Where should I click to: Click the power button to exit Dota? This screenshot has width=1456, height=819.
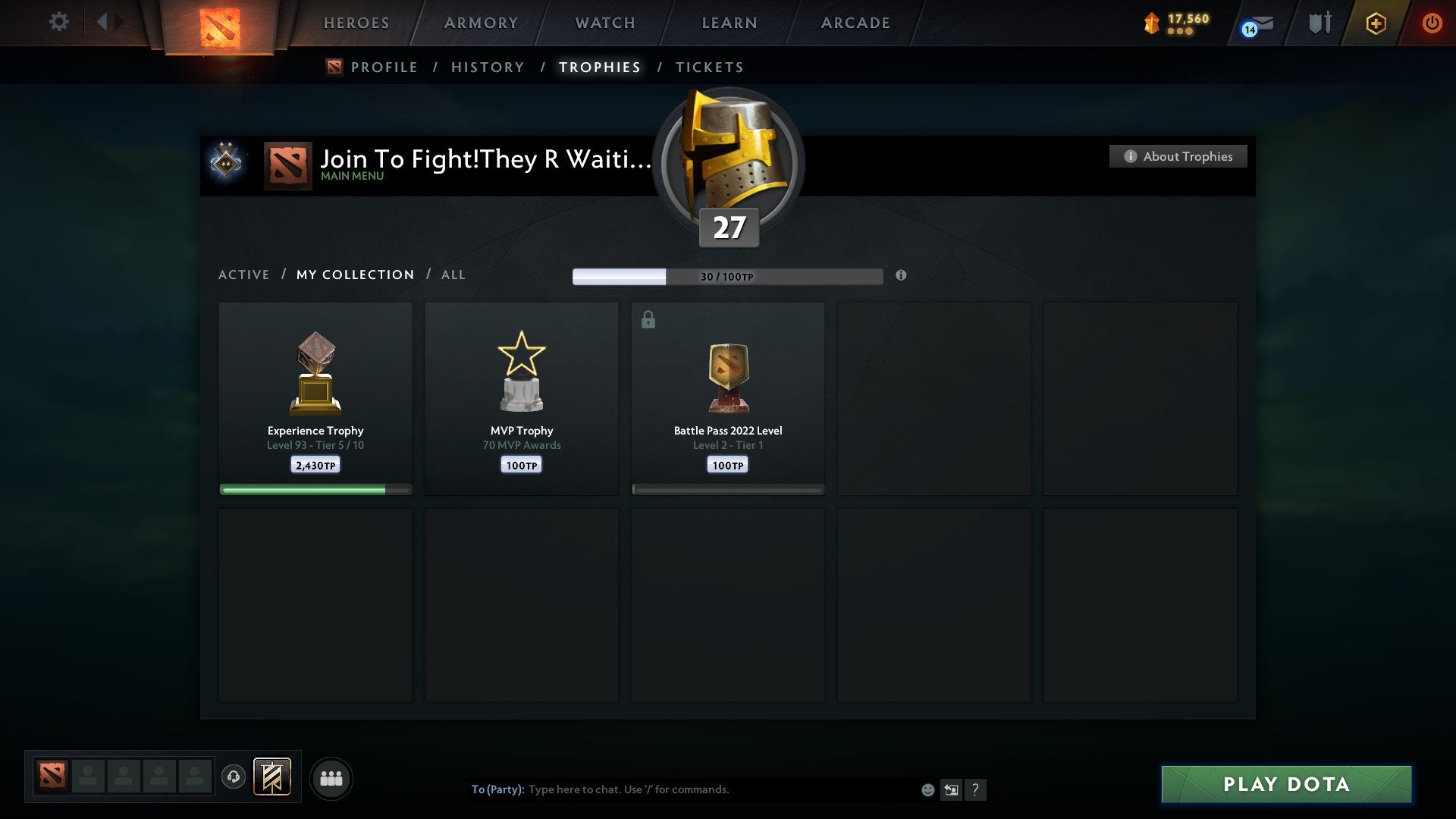pos(1433,23)
